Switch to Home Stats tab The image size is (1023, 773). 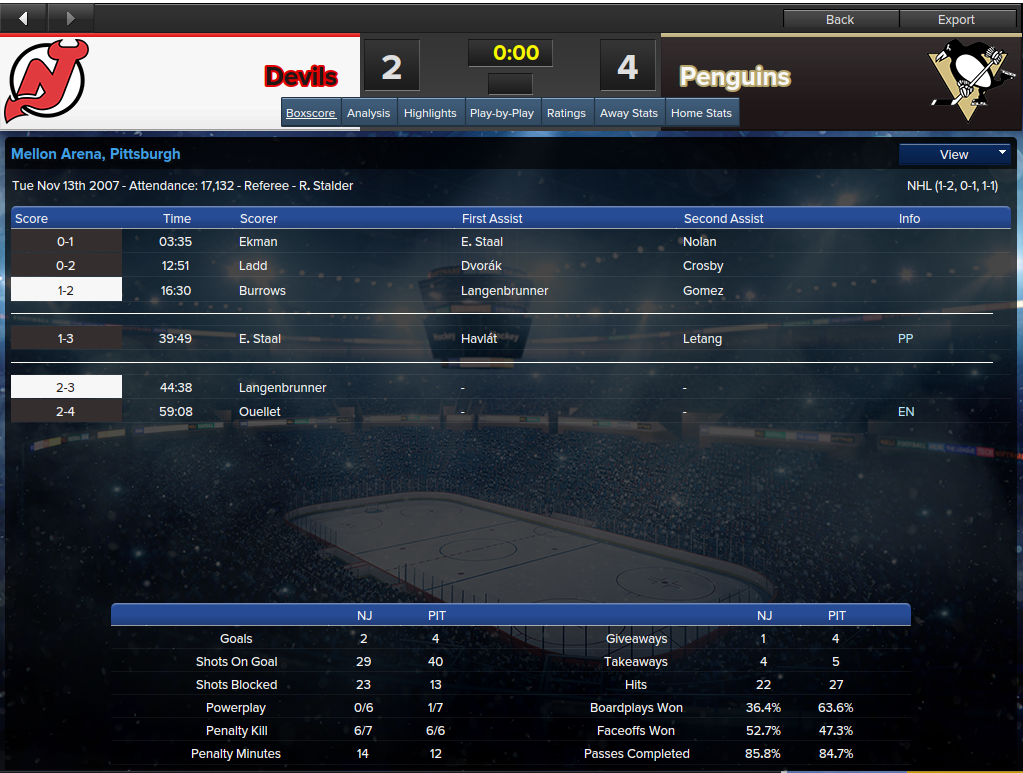click(x=701, y=113)
